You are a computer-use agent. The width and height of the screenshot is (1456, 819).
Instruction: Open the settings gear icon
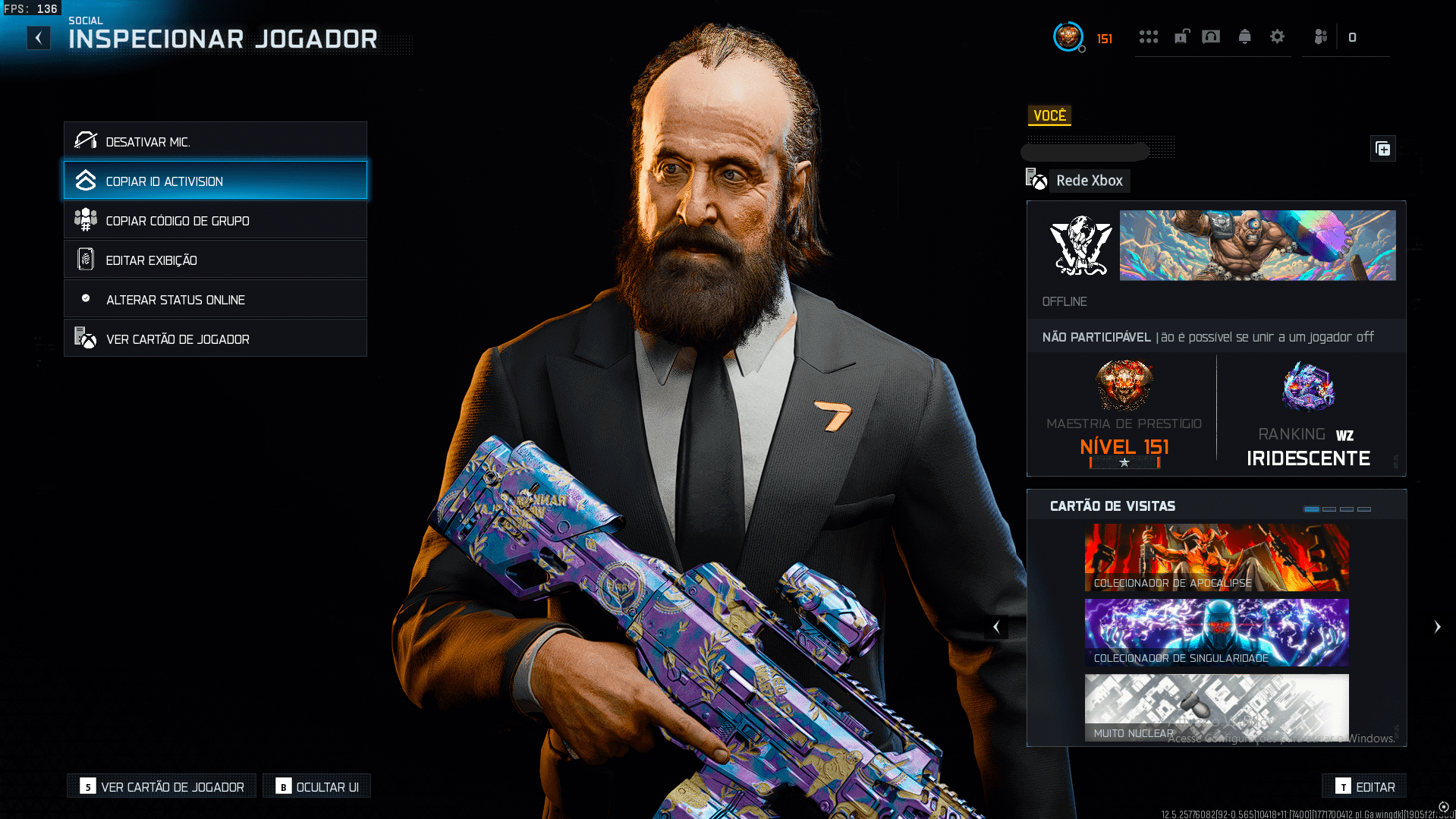1278,36
